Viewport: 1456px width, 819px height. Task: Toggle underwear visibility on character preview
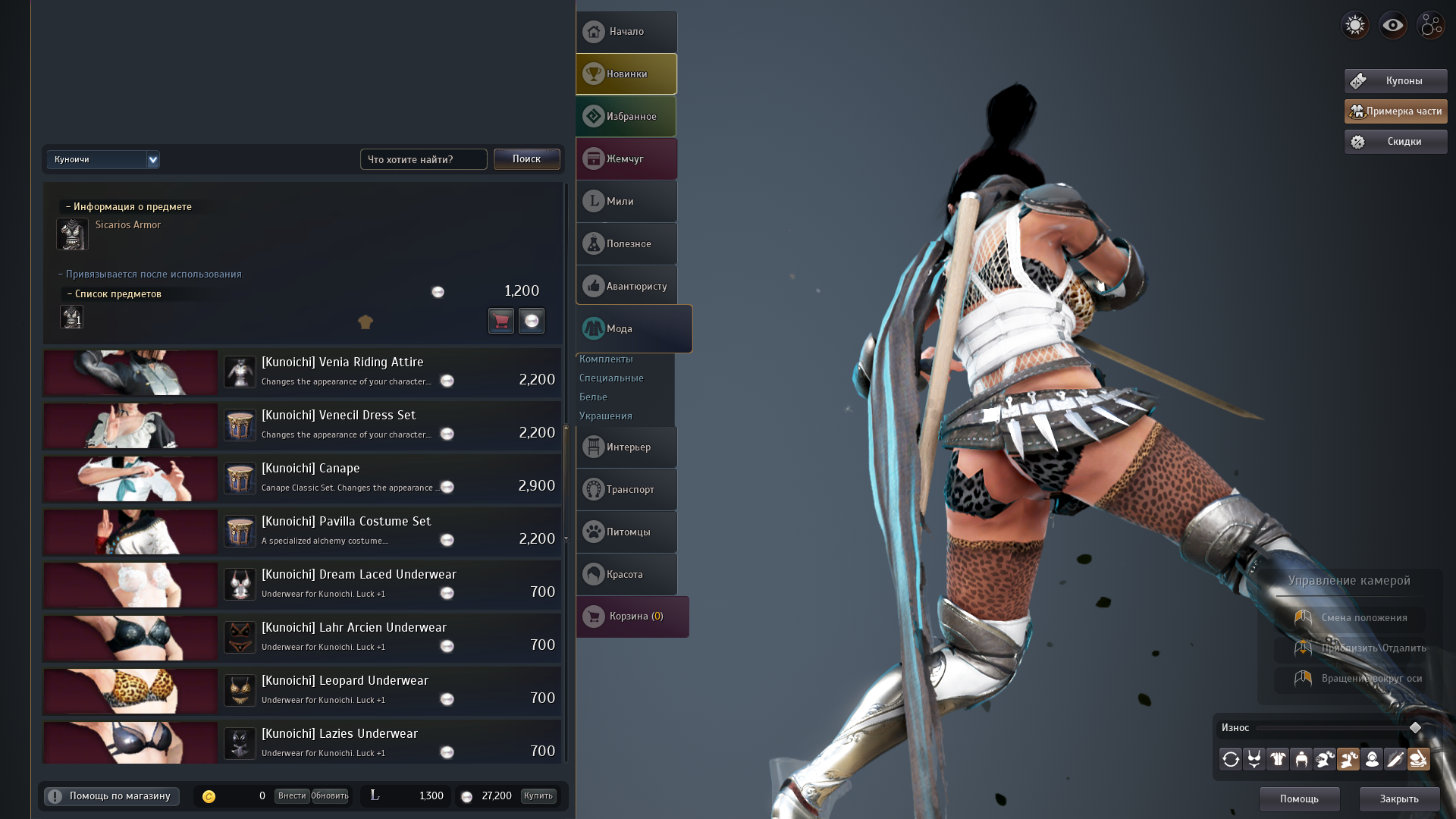click(x=1254, y=759)
